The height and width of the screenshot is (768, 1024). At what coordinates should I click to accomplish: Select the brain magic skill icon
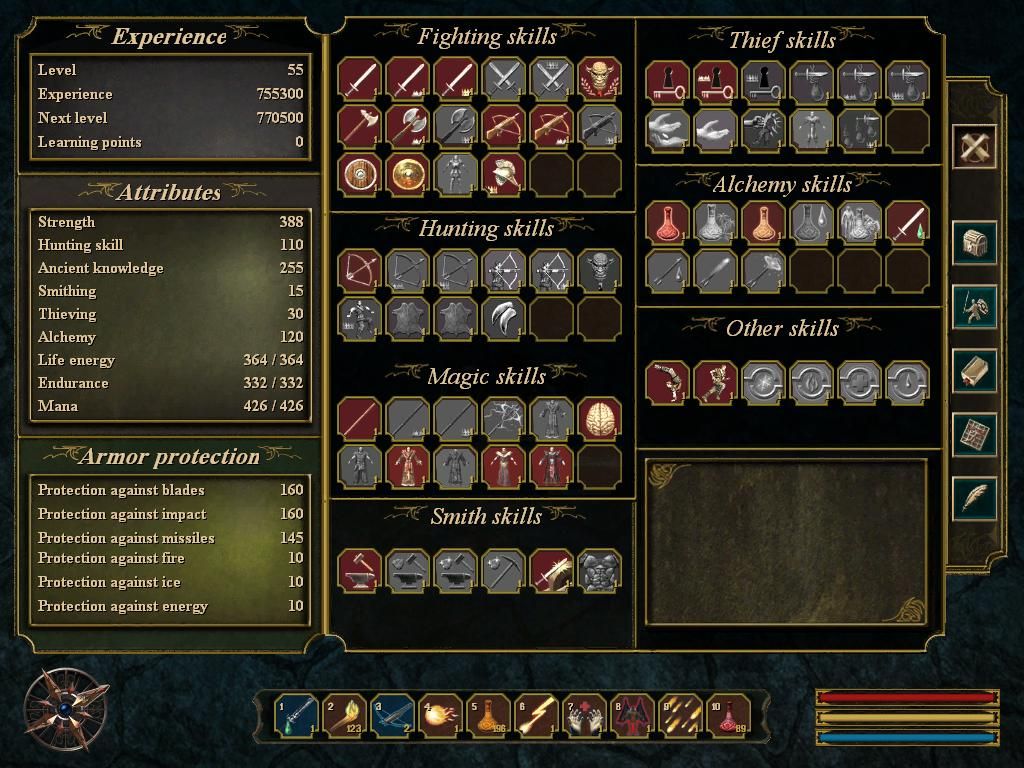coord(599,418)
